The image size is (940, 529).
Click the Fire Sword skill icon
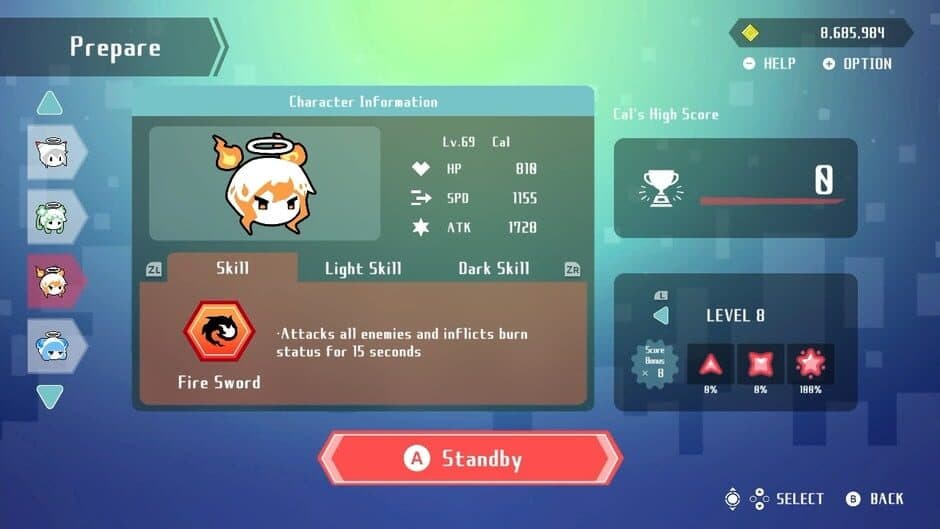pyautogui.click(x=219, y=333)
